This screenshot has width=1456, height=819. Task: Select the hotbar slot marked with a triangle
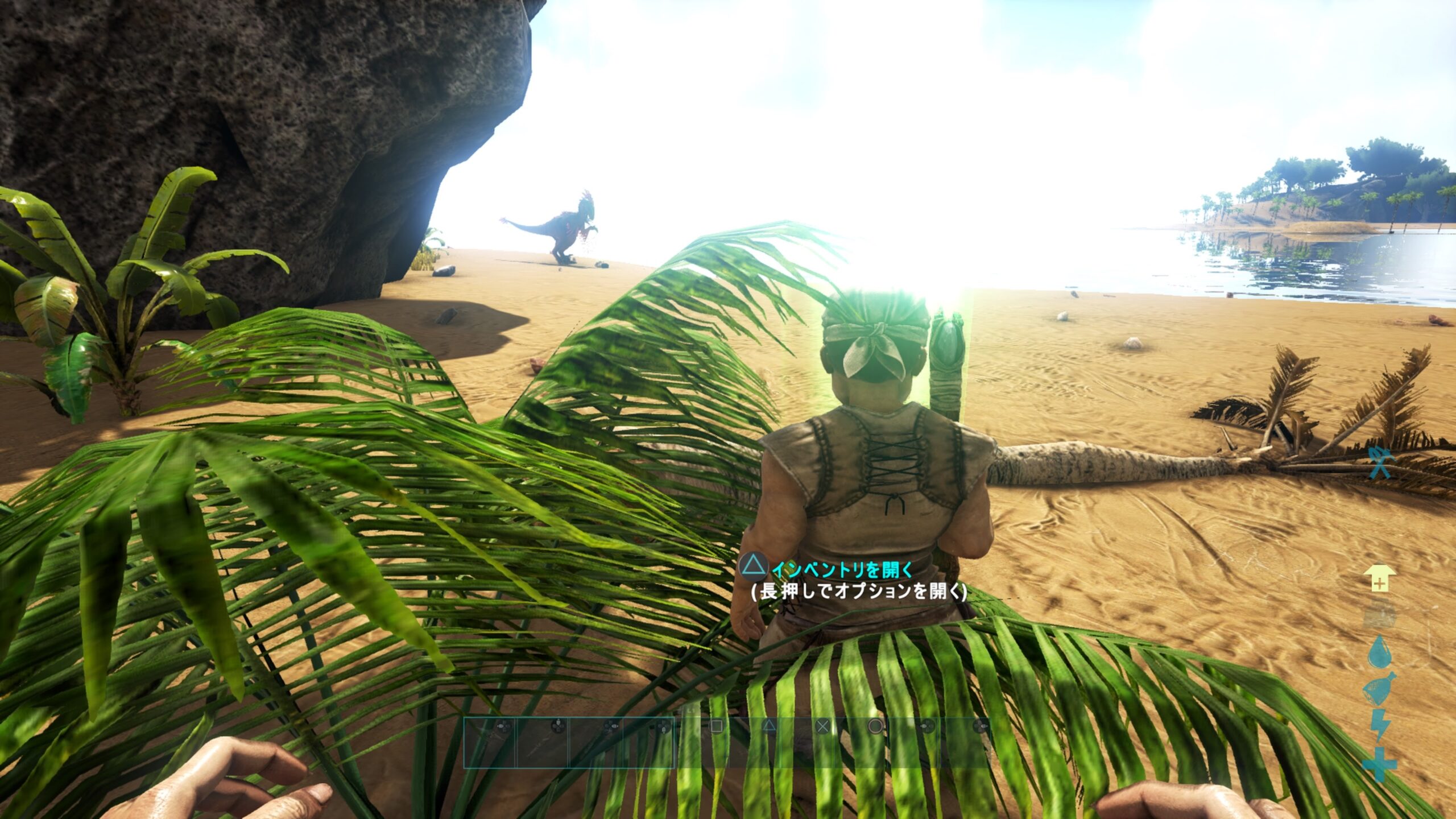(x=755, y=743)
